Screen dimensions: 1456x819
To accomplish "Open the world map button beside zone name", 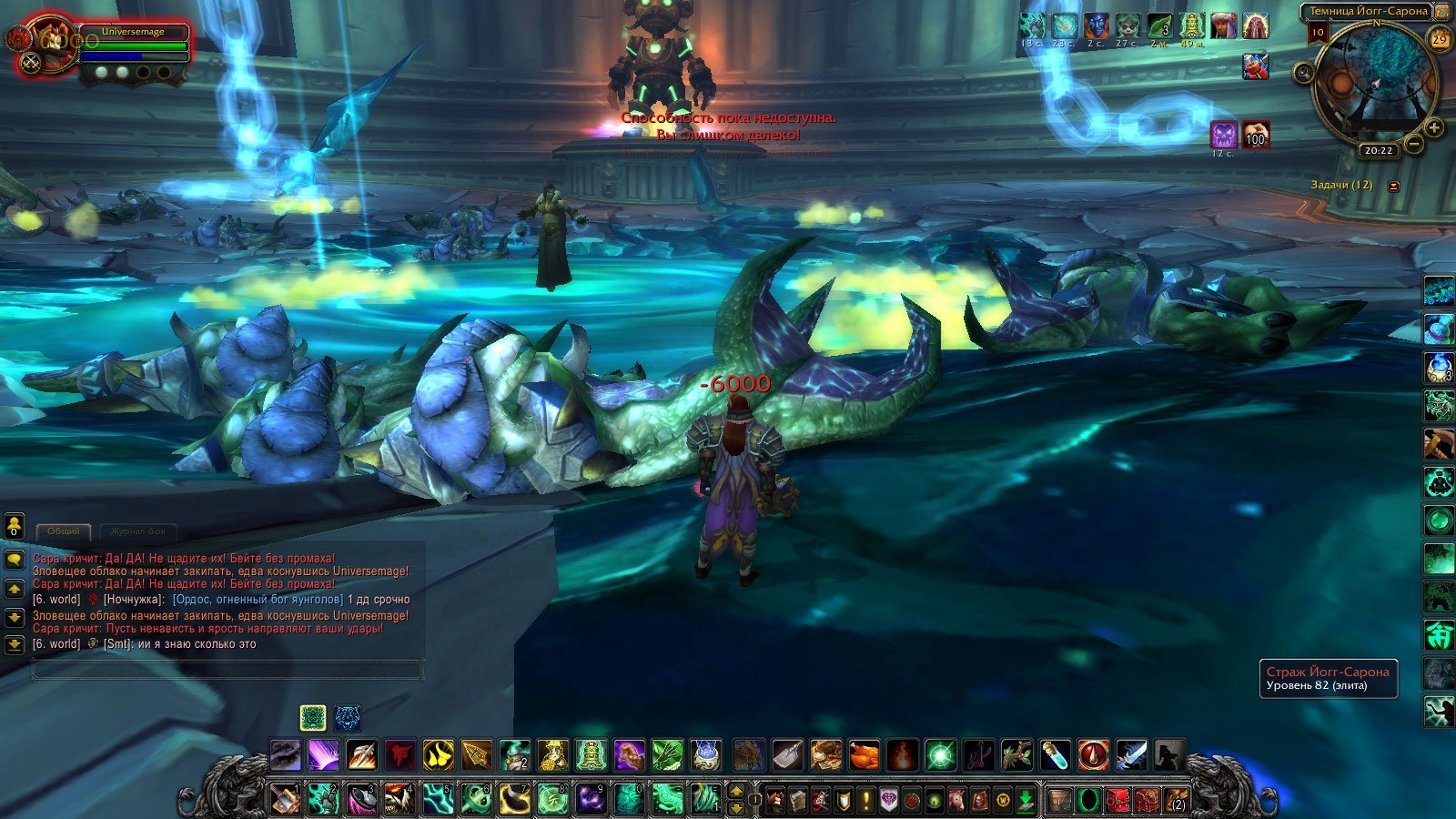I will 1441,12.
